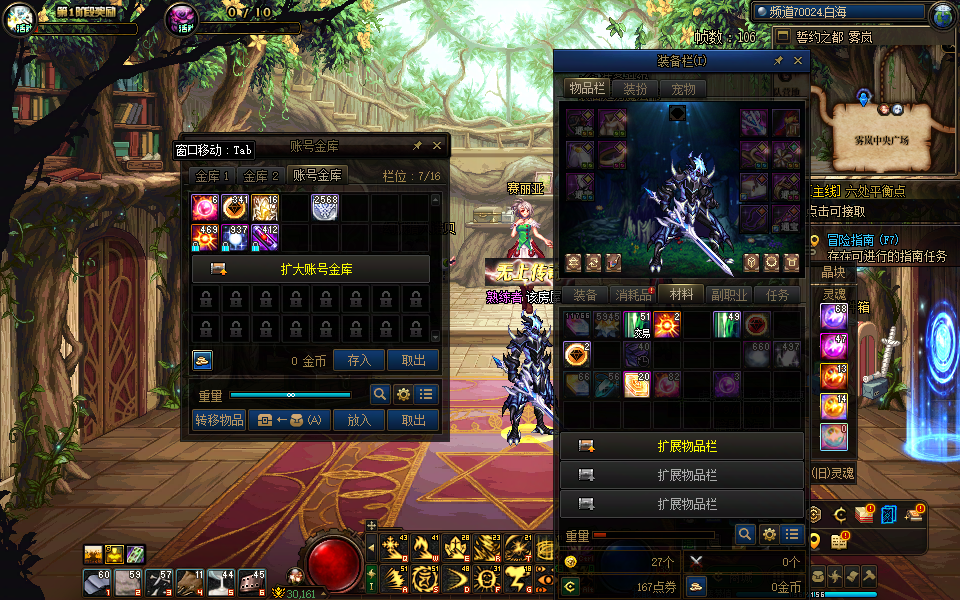Switch to the 消耗品 consumables tab
The width and height of the screenshot is (960, 600).
[634, 295]
